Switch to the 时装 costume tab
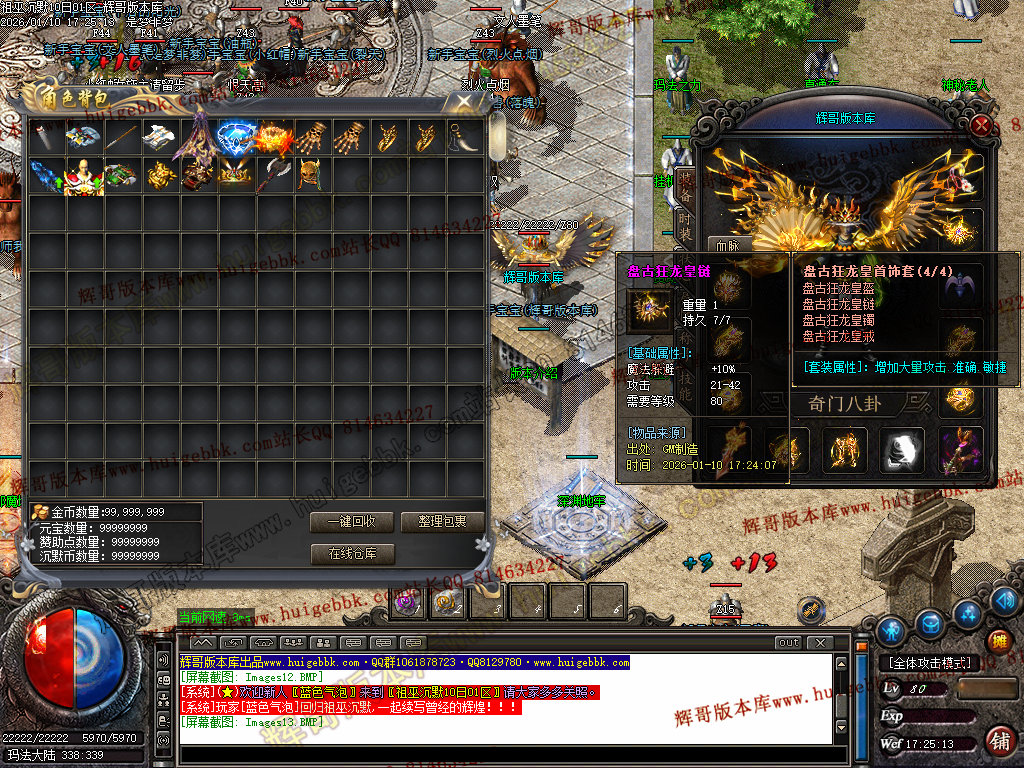 (x=684, y=220)
